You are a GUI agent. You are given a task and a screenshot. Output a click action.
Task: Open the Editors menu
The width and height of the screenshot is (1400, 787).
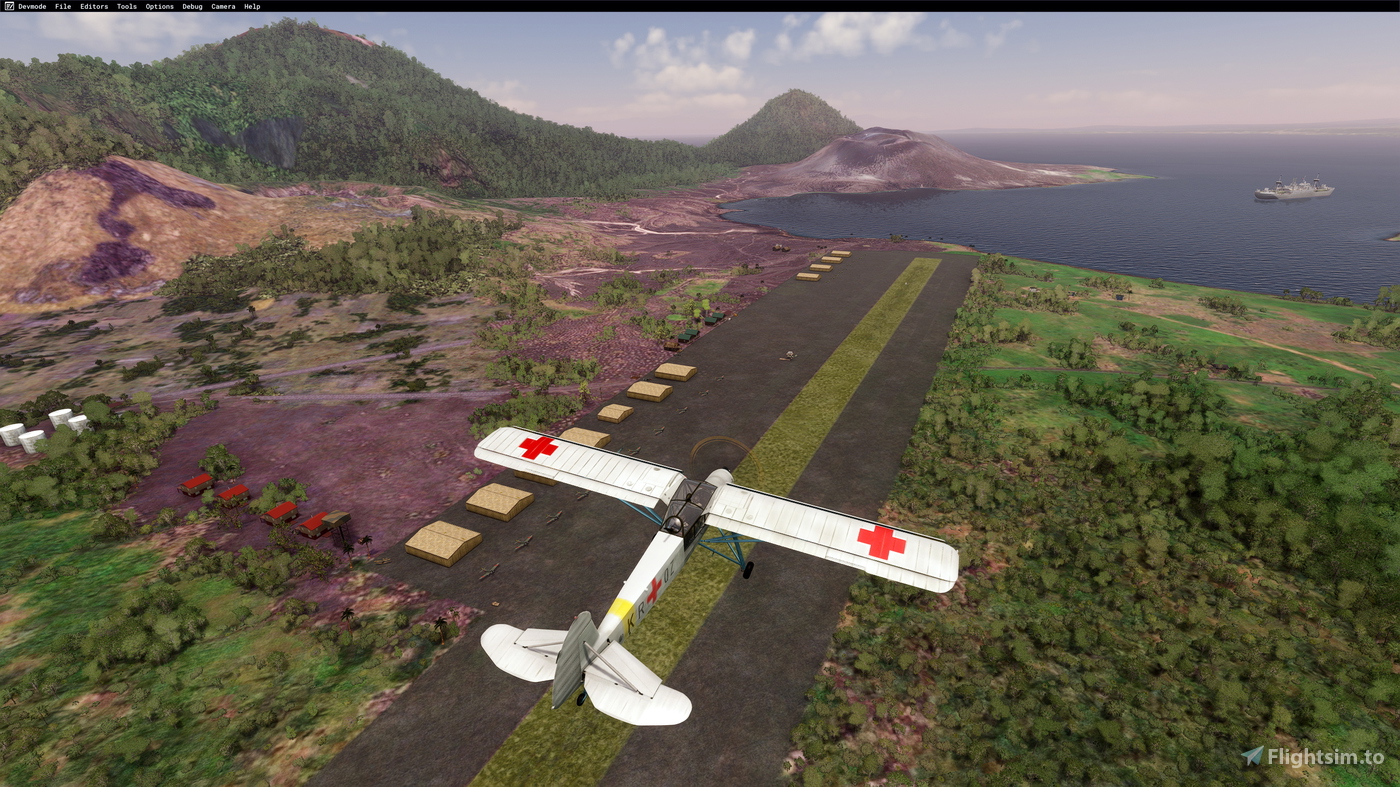coord(93,5)
